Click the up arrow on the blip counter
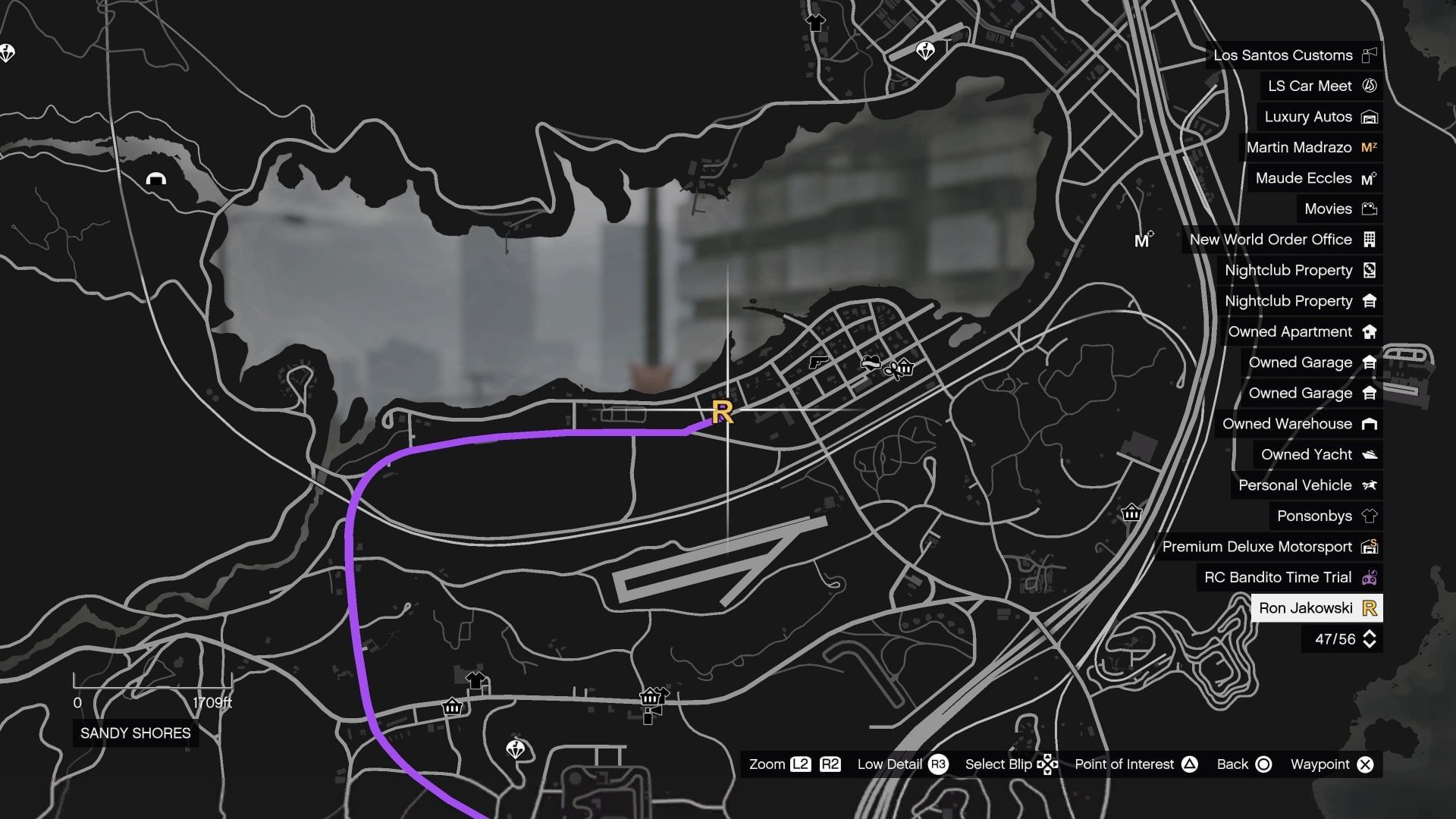Viewport: 1456px width, 819px height. (x=1370, y=635)
